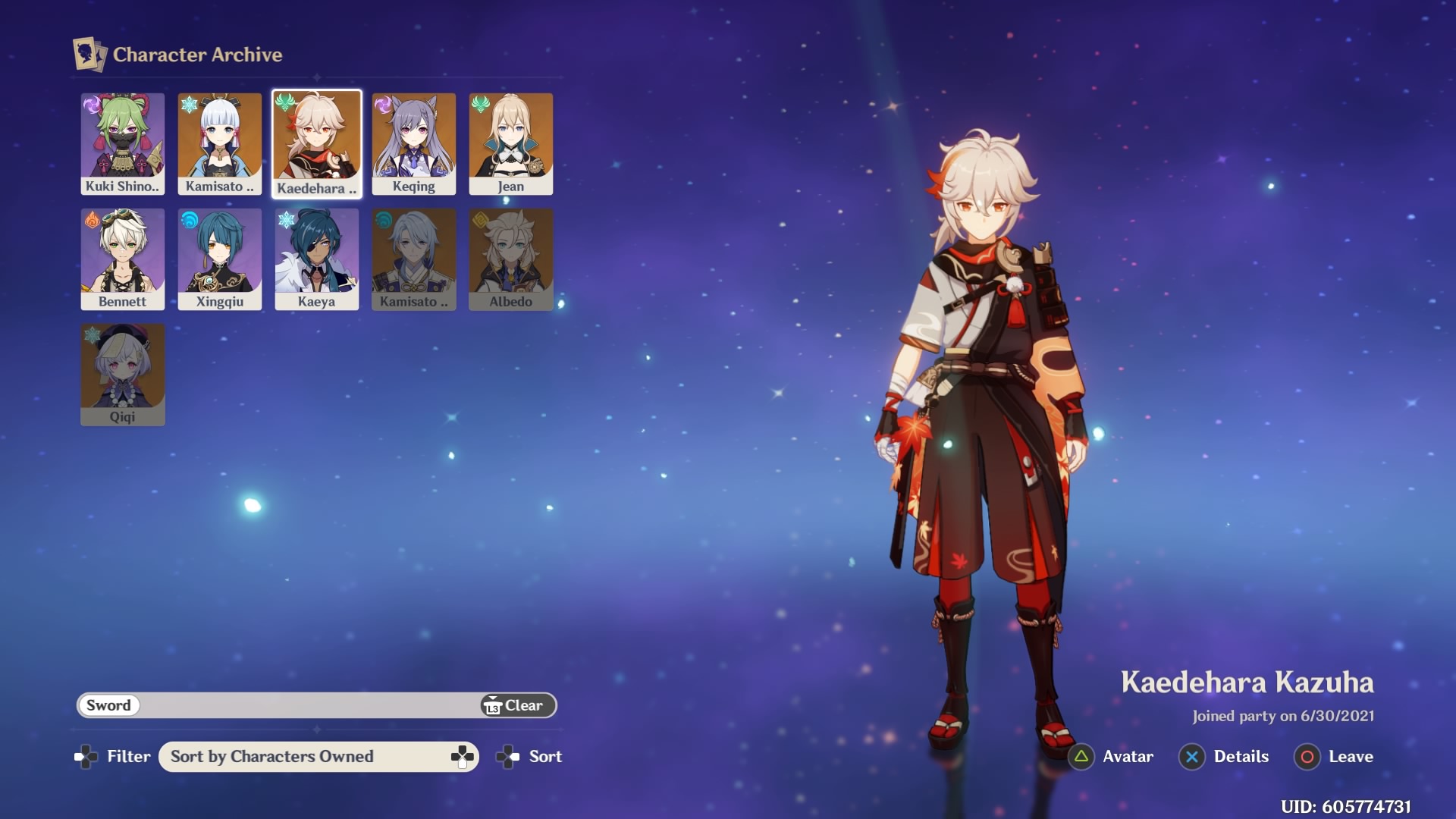Select Kamisato Ayaka's character card

(219, 143)
